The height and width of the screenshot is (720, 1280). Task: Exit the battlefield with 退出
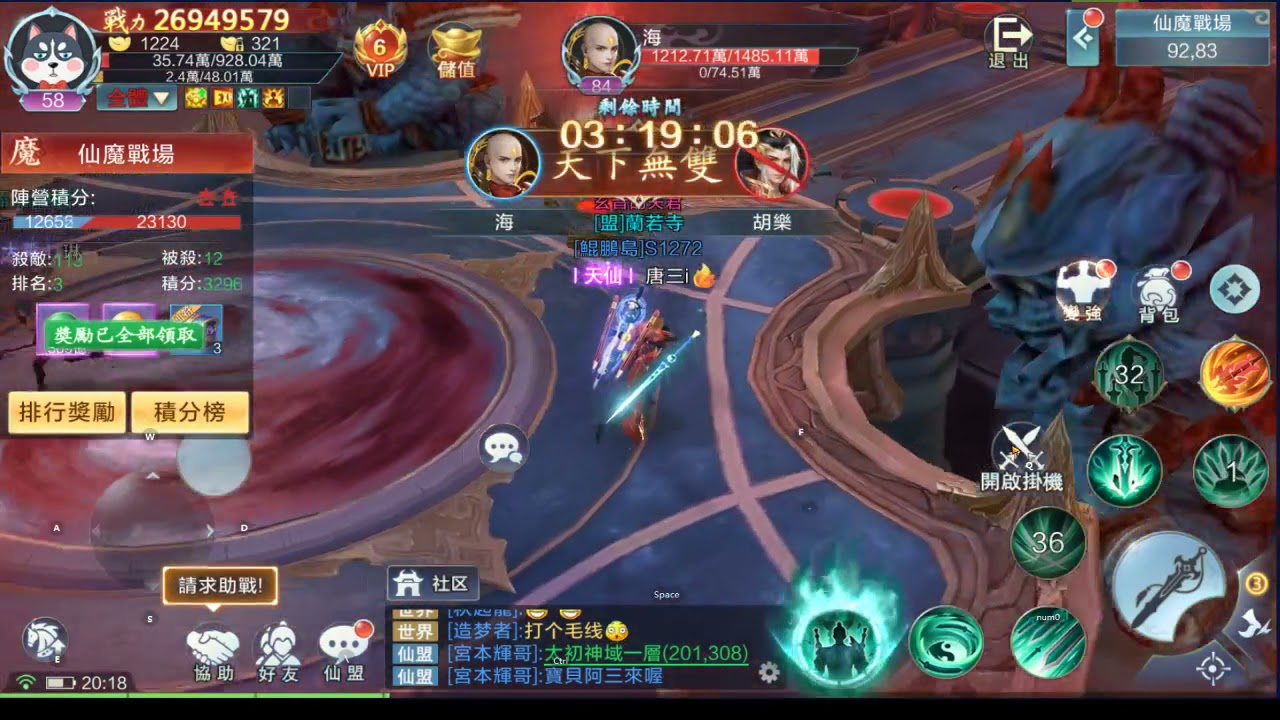pyautogui.click(x=1008, y=41)
